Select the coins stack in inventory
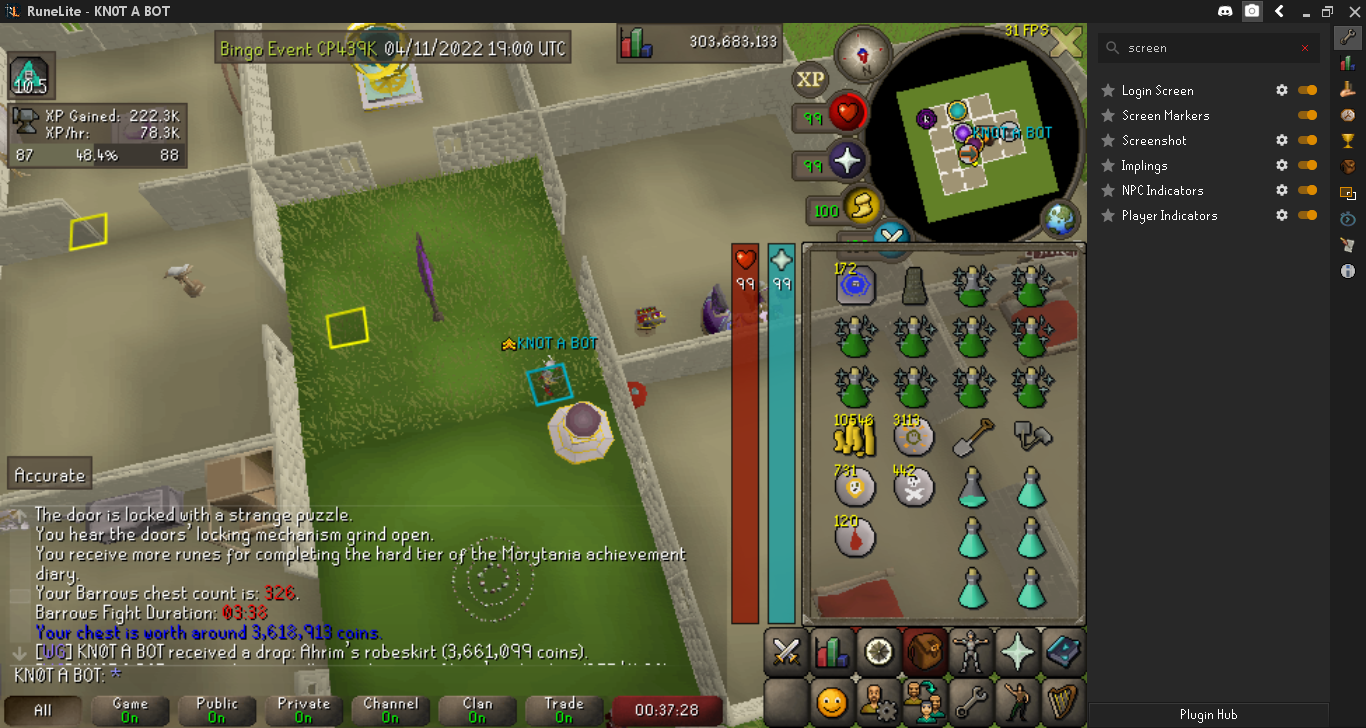1366x728 pixels. [855, 435]
